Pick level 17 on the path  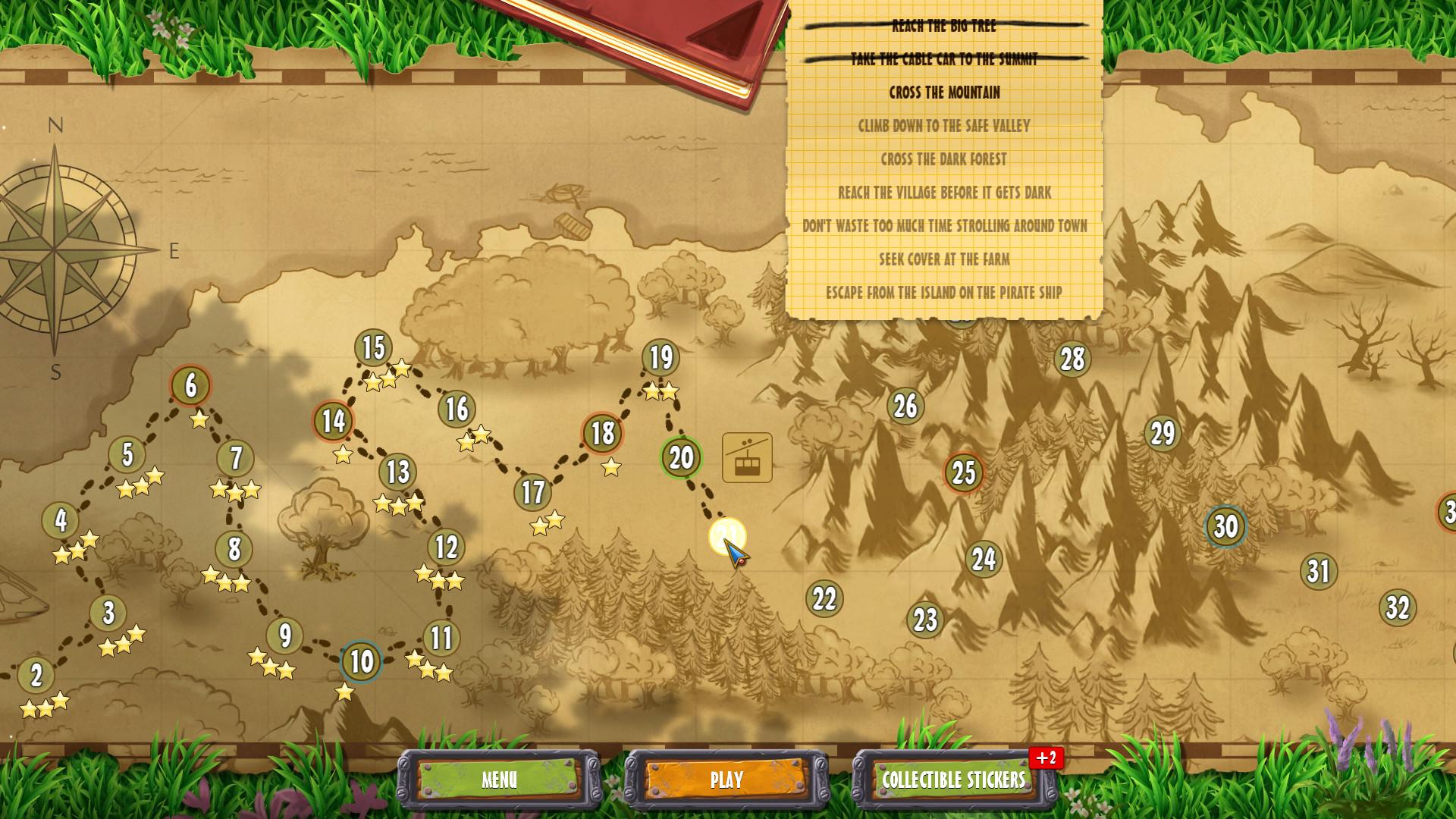pos(532,492)
